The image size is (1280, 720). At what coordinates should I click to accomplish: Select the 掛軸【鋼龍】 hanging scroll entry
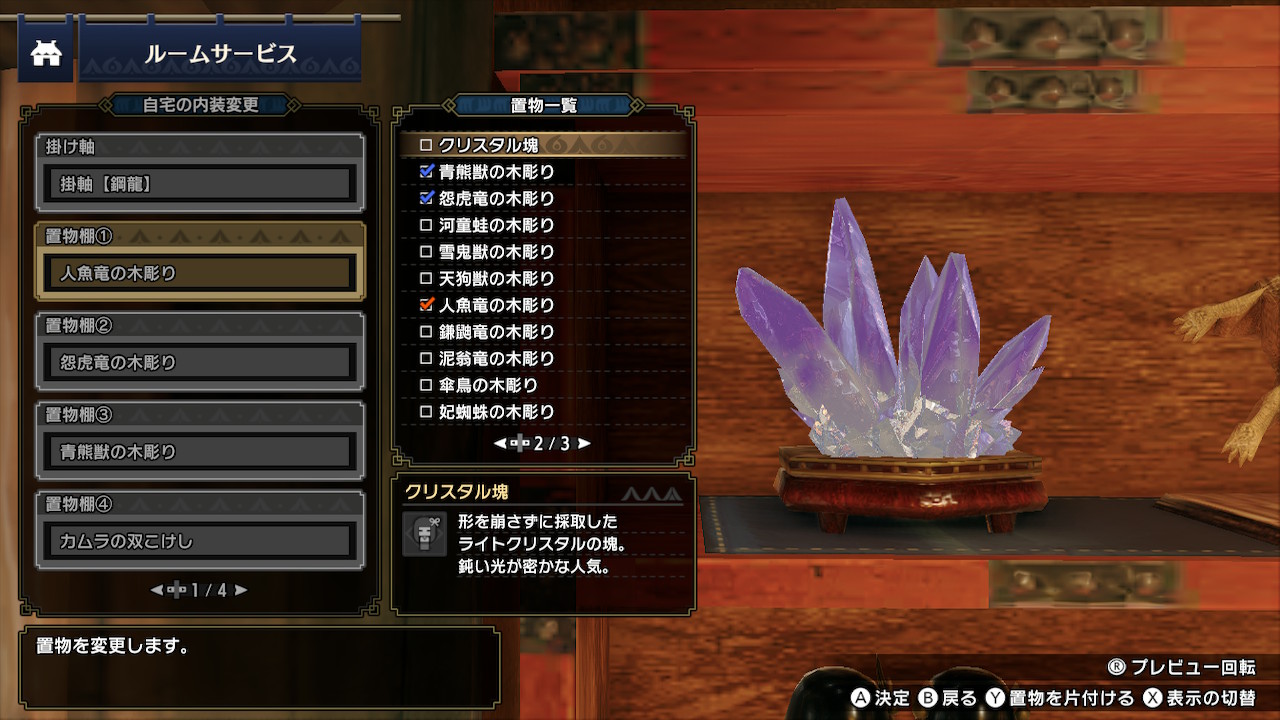(200, 184)
